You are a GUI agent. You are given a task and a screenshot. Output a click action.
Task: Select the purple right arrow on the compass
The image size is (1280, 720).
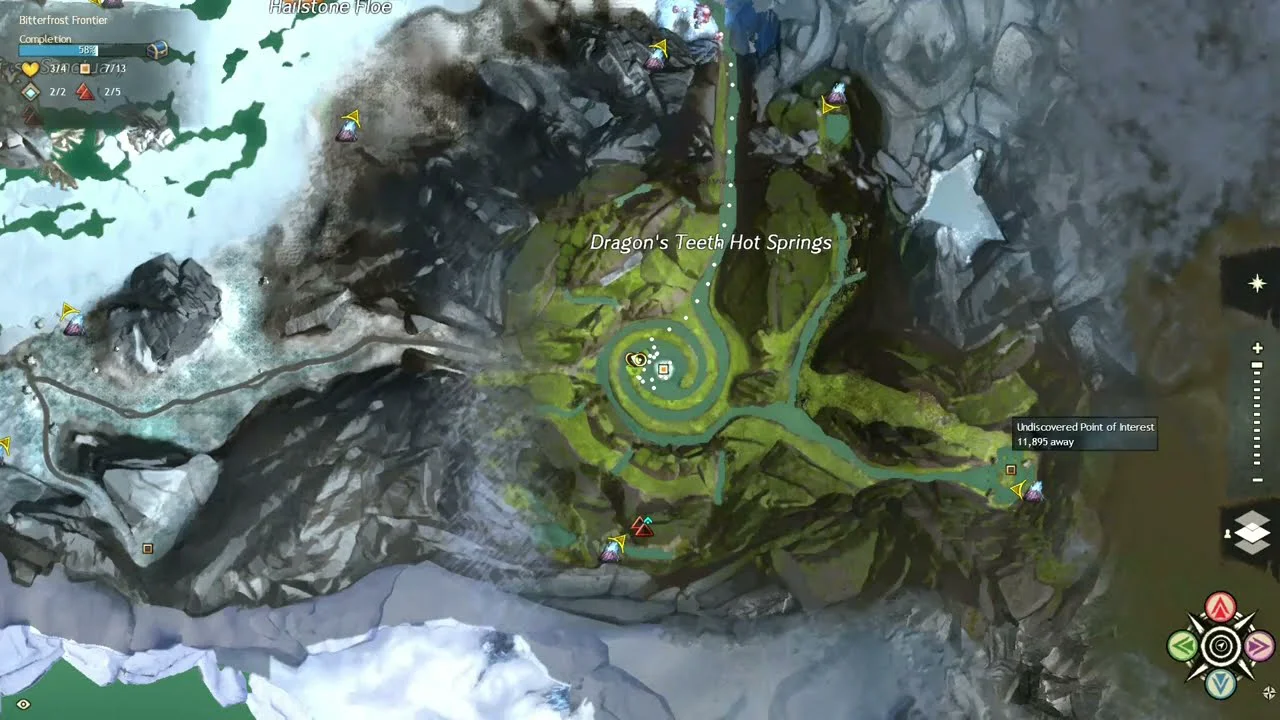(x=1258, y=646)
